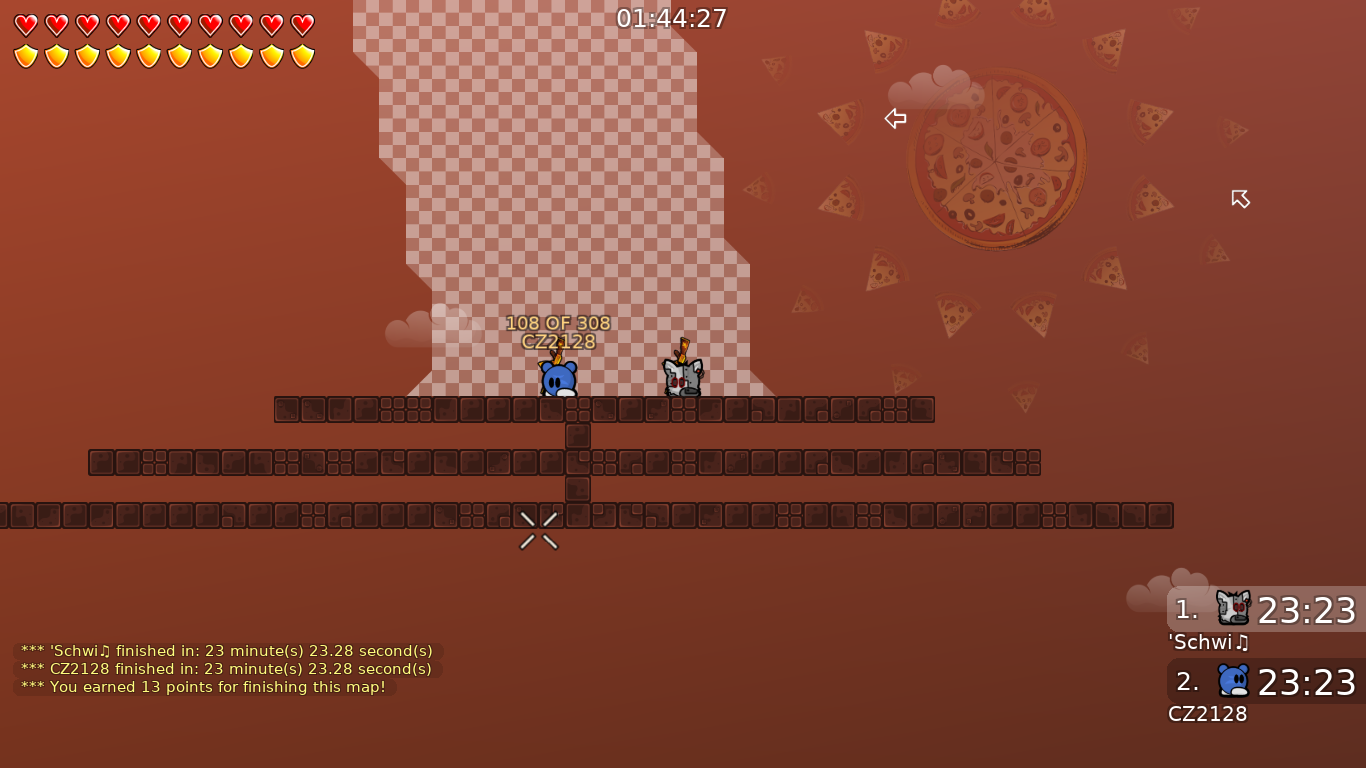Click the rightmost heart icon
This screenshot has height=768, width=1366.
301,25
